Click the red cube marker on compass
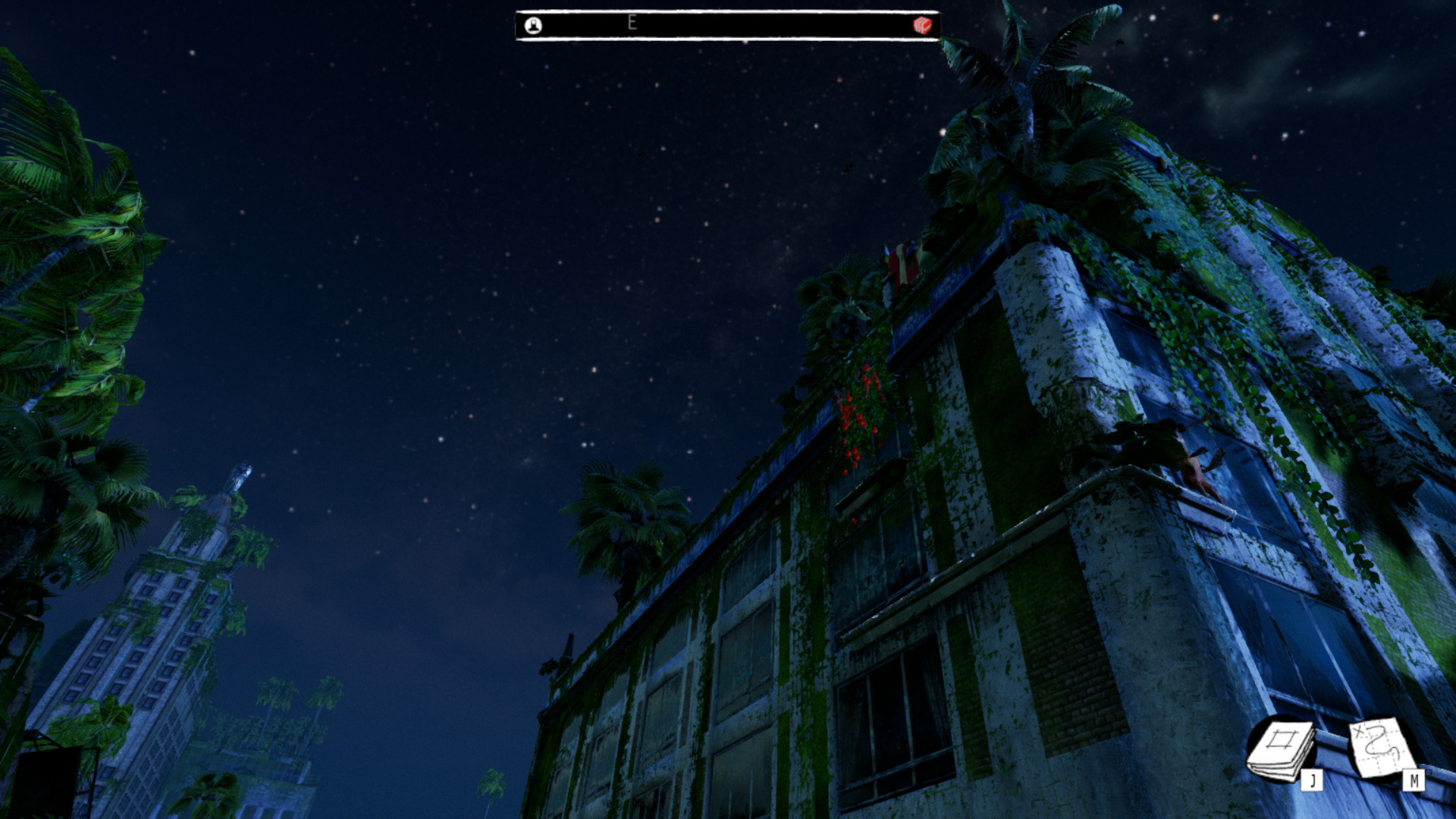The height and width of the screenshot is (819, 1456). 921,25
